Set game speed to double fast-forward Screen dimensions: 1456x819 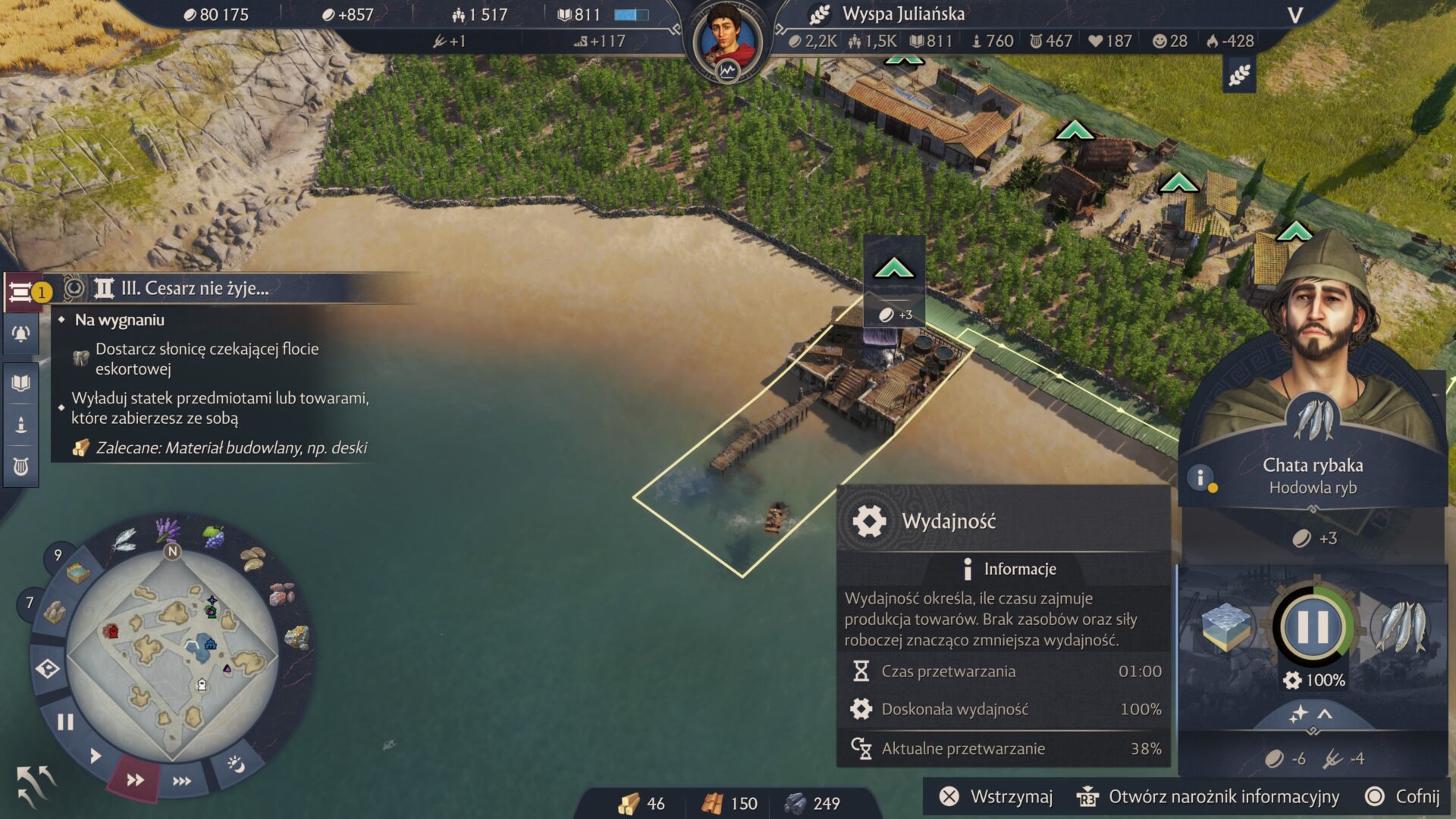click(x=135, y=780)
